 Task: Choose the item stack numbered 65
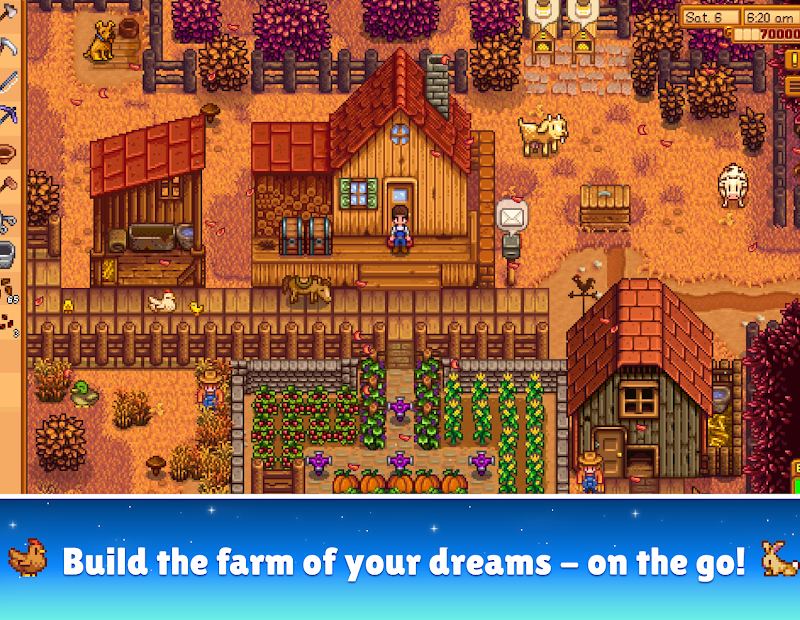tap(9, 290)
